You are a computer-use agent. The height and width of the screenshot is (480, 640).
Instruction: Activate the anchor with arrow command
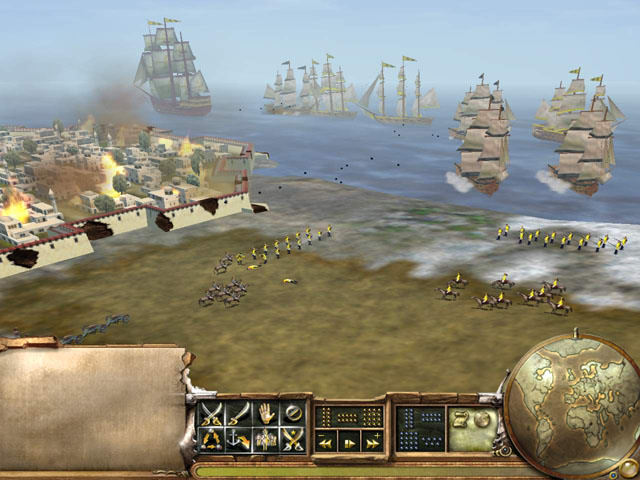pos(238,439)
